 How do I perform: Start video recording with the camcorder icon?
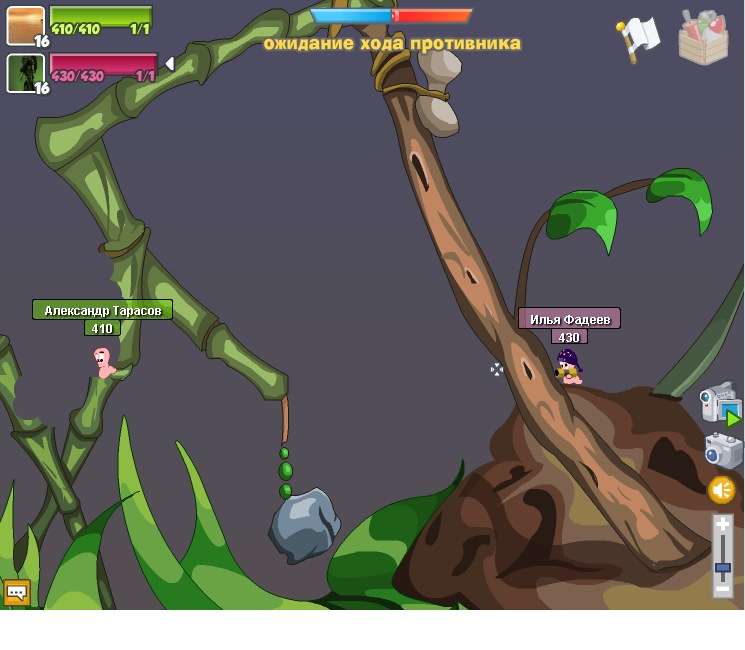(x=720, y=403)
